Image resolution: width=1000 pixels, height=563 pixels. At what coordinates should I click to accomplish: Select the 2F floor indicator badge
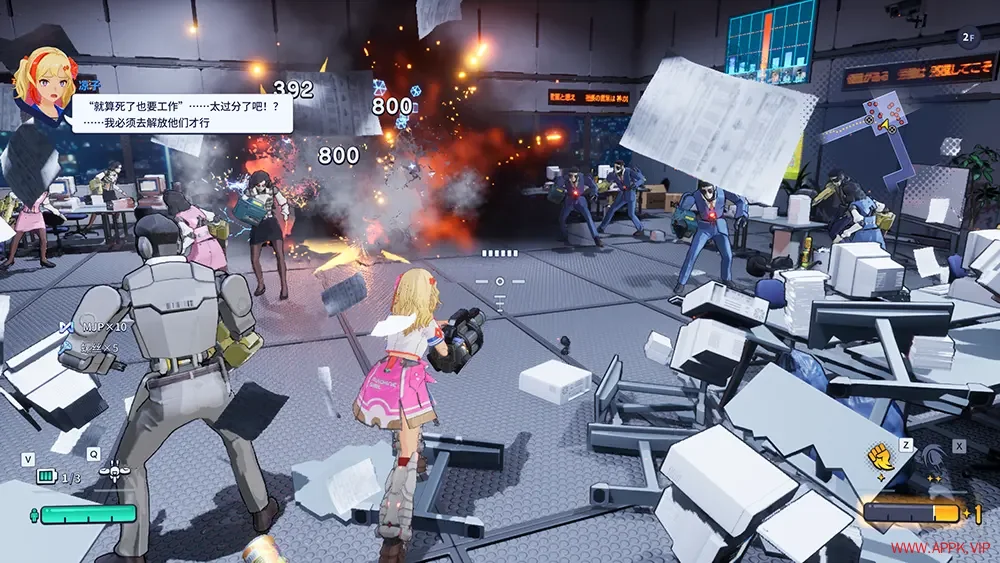(967, 37)
